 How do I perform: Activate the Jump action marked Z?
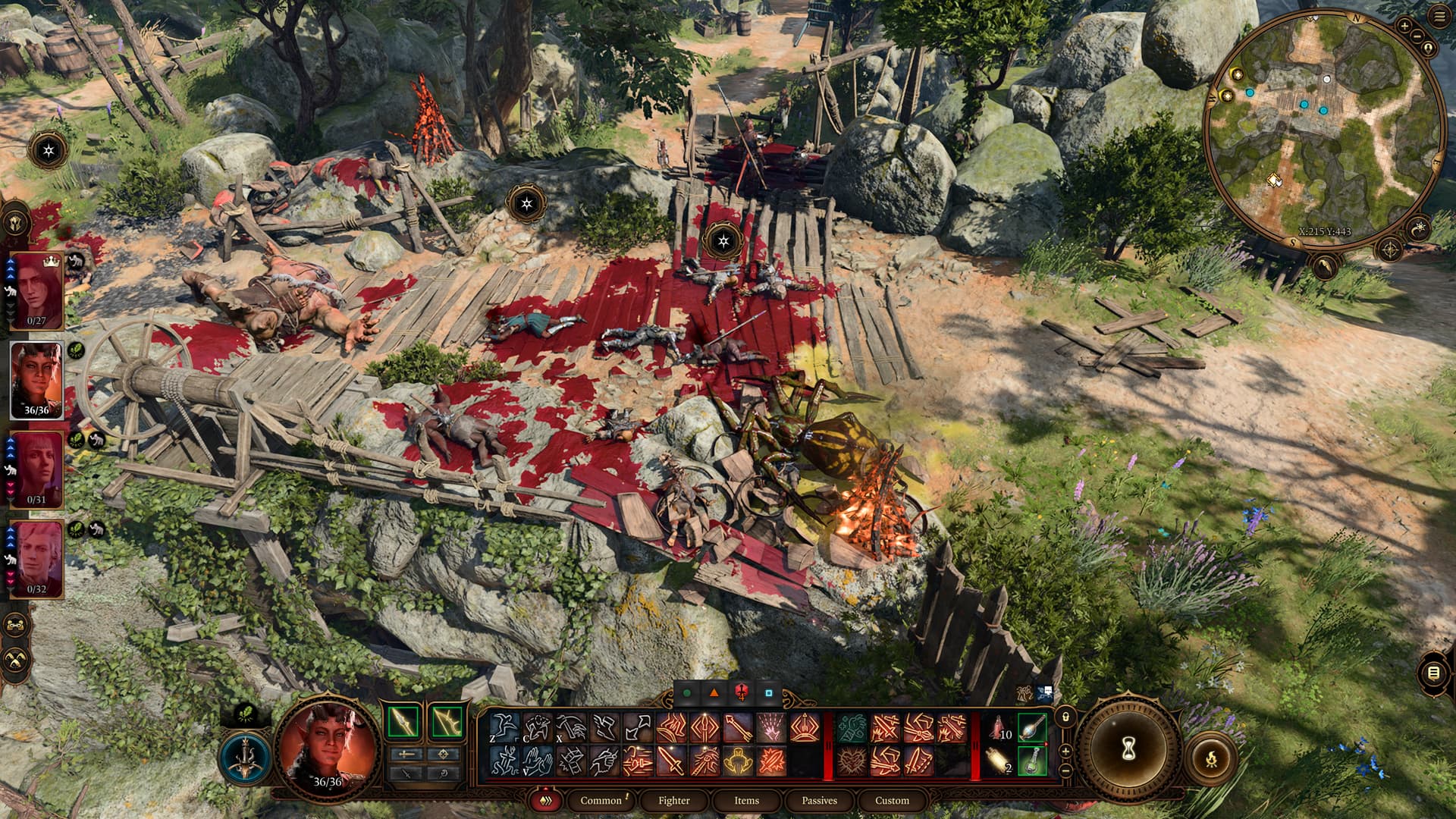[x=504, y=728]
